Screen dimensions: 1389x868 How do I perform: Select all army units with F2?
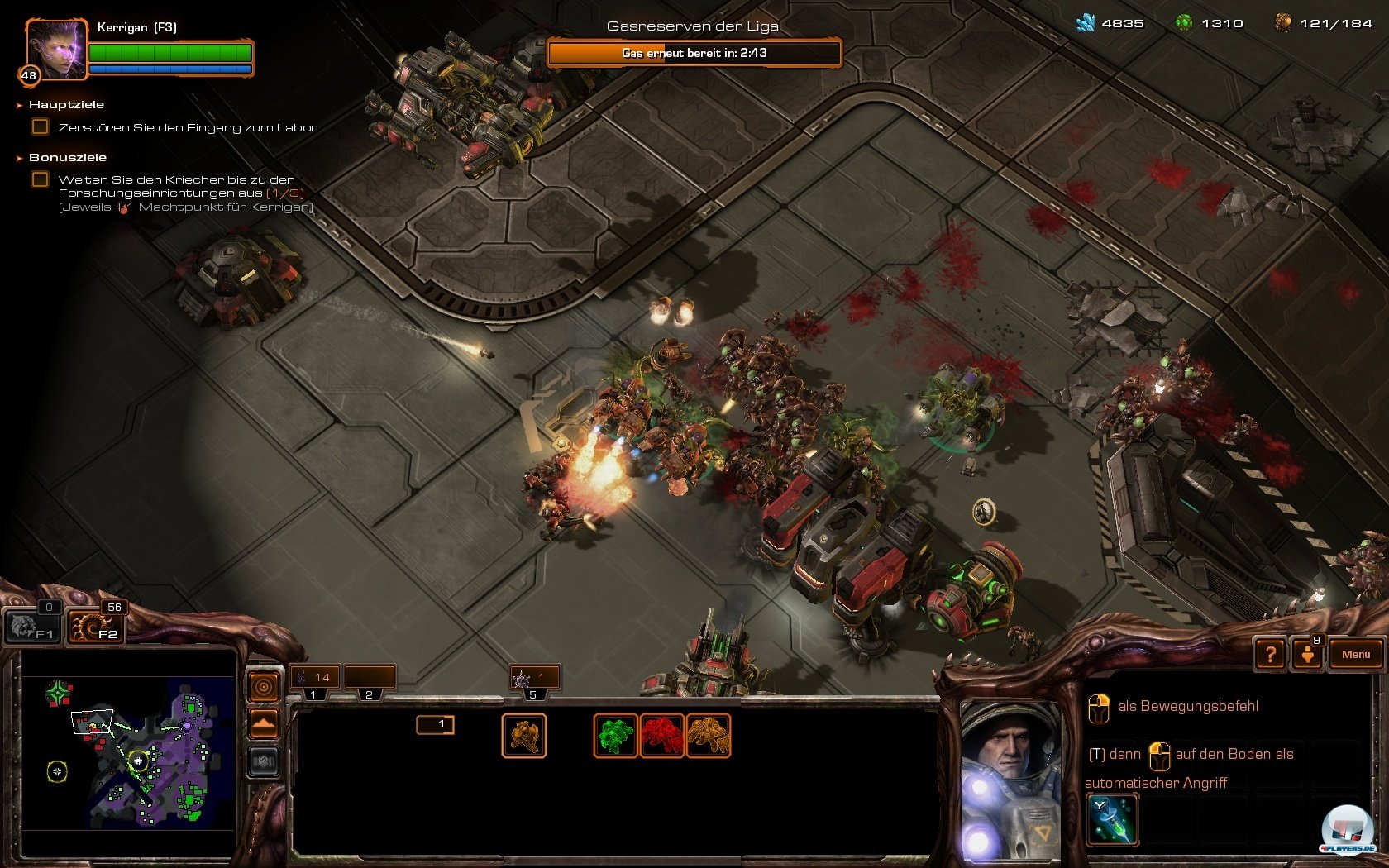coord(95,627)
